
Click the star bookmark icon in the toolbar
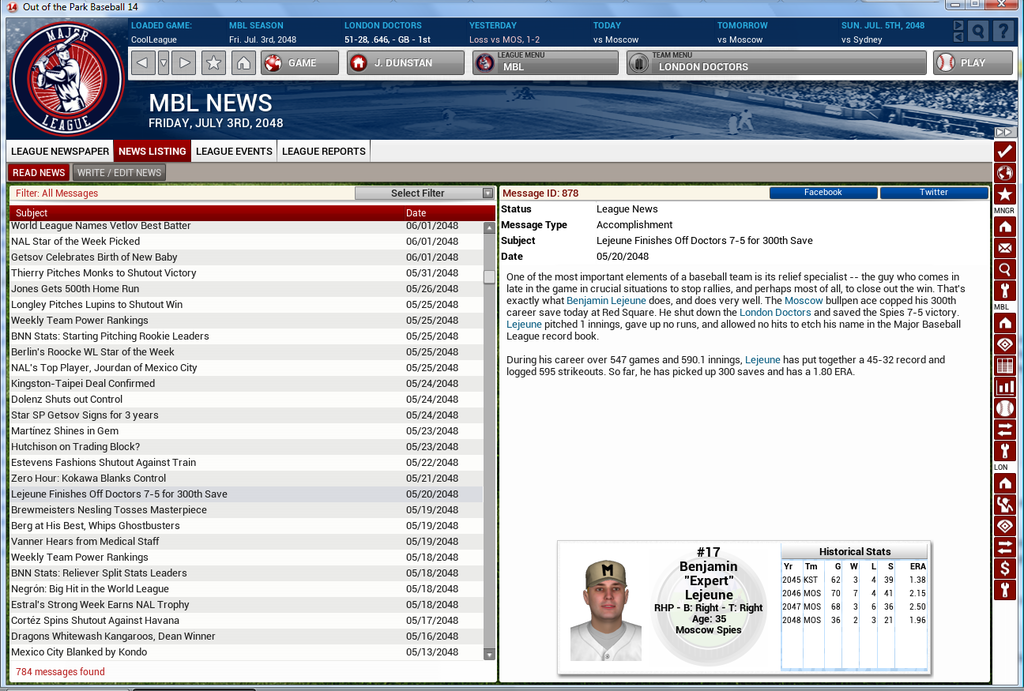[213, 63]
